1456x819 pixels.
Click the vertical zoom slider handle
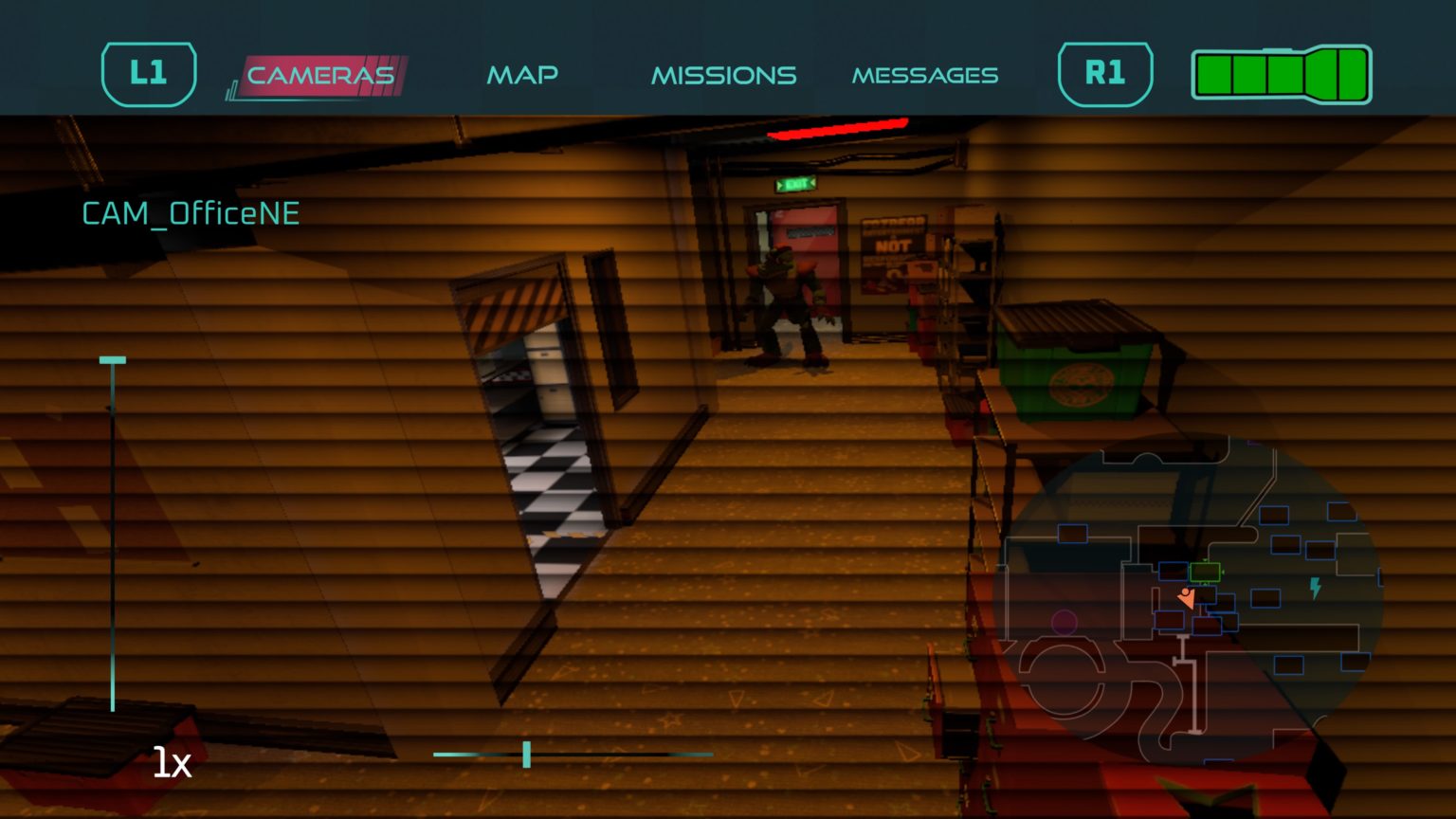click(113, 359)
